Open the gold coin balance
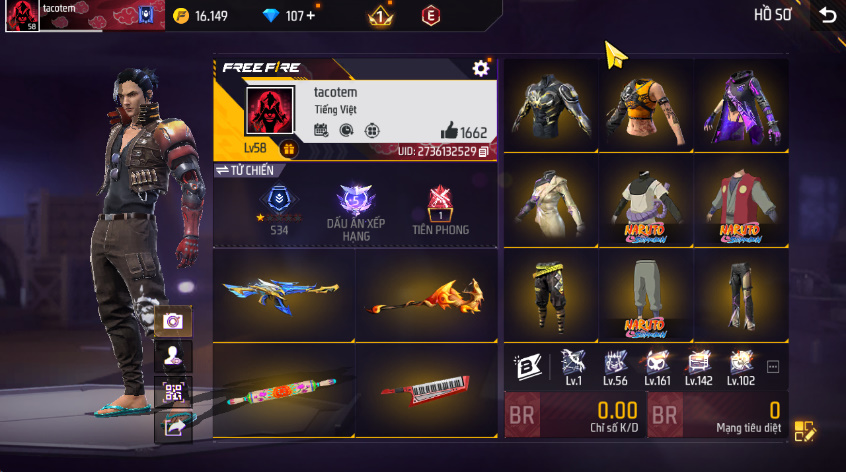Viewport: 846px width, 472px height. pyautogui.click(x=201, y=16)
